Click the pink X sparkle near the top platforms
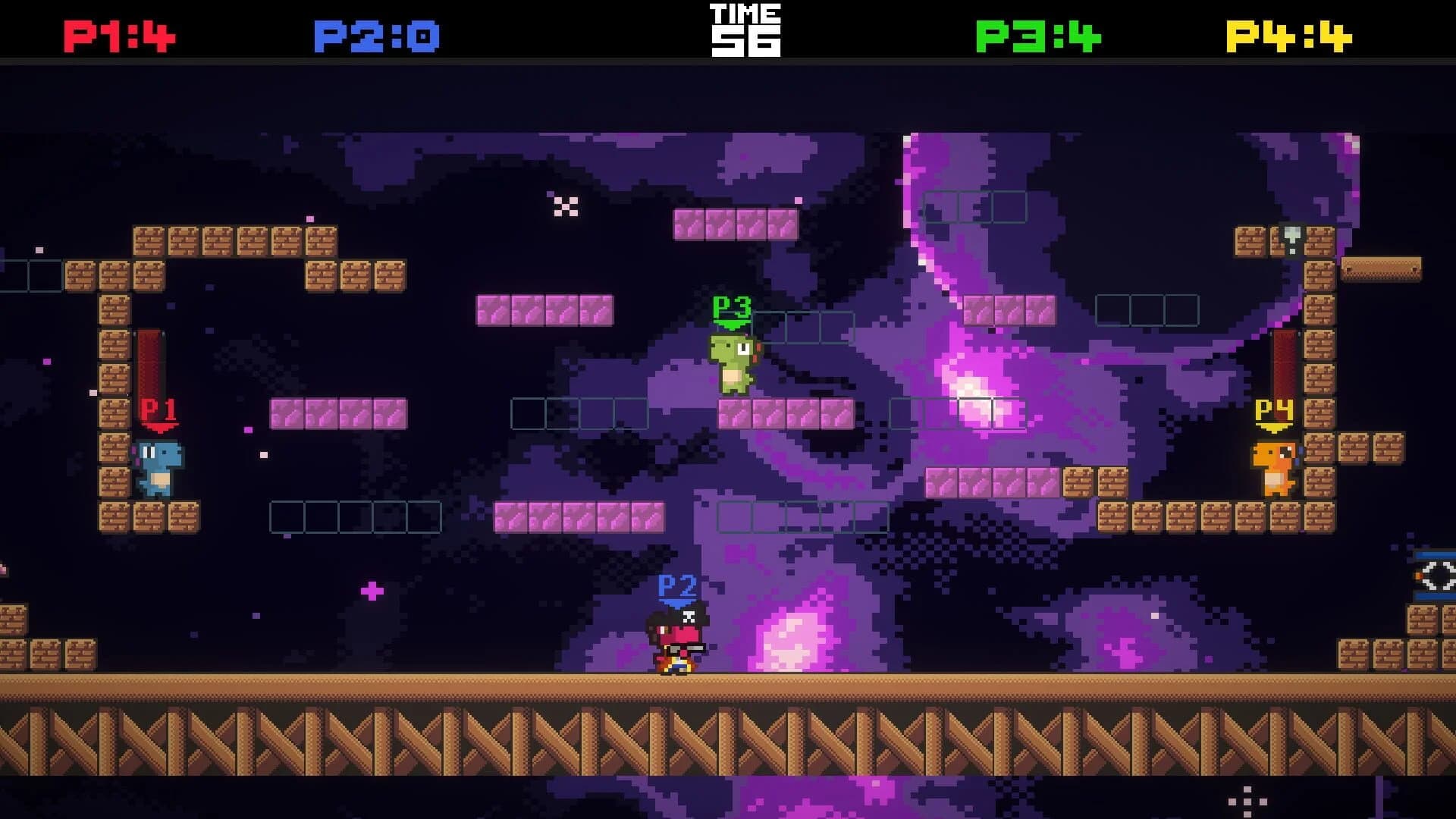 click(565, 205)
